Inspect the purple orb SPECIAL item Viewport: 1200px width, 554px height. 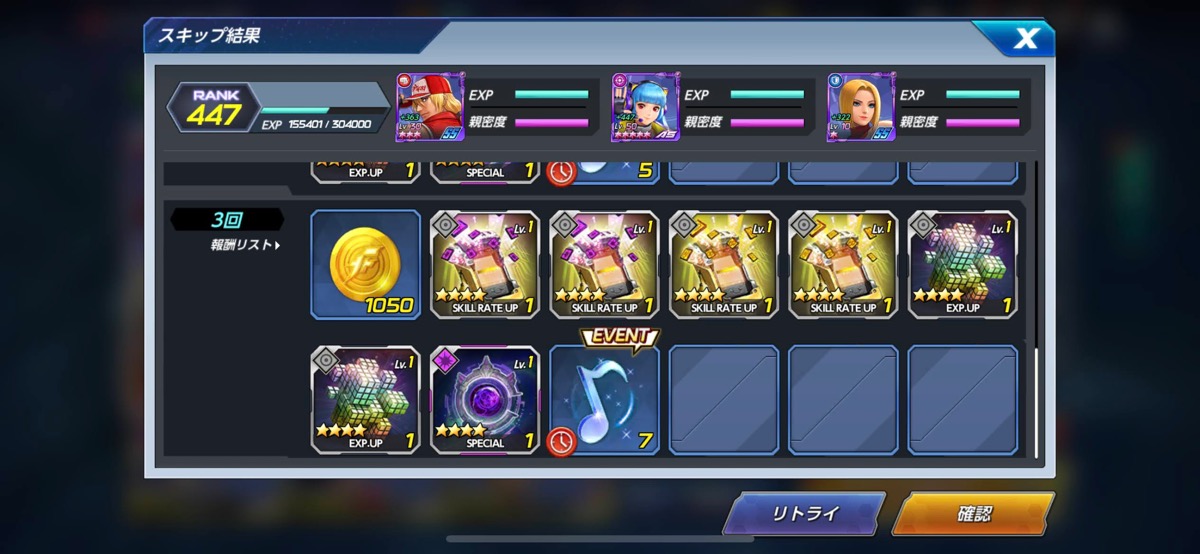[485, 399]
